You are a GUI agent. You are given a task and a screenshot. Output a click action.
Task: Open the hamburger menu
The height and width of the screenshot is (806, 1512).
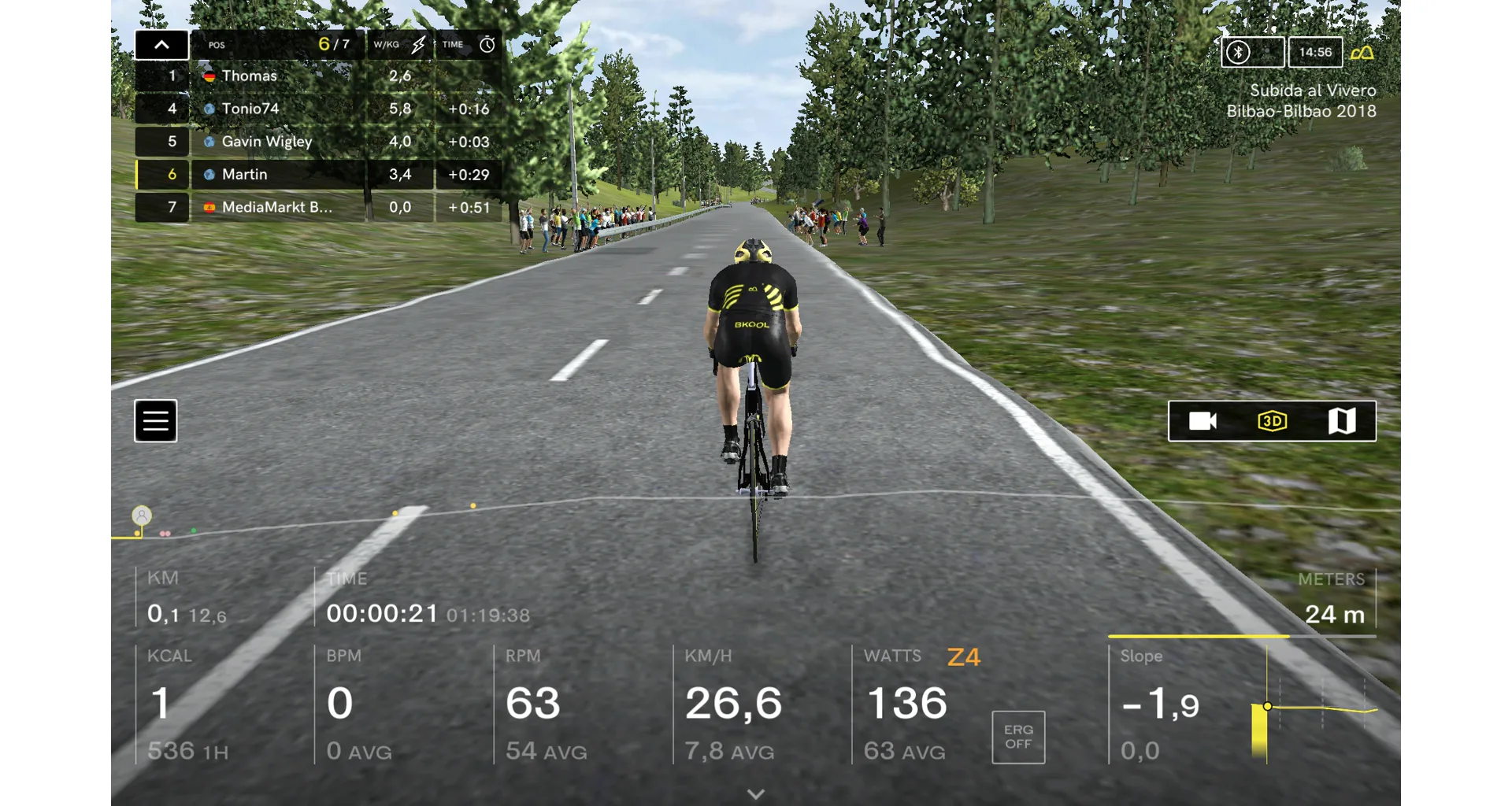pos(155,421)
